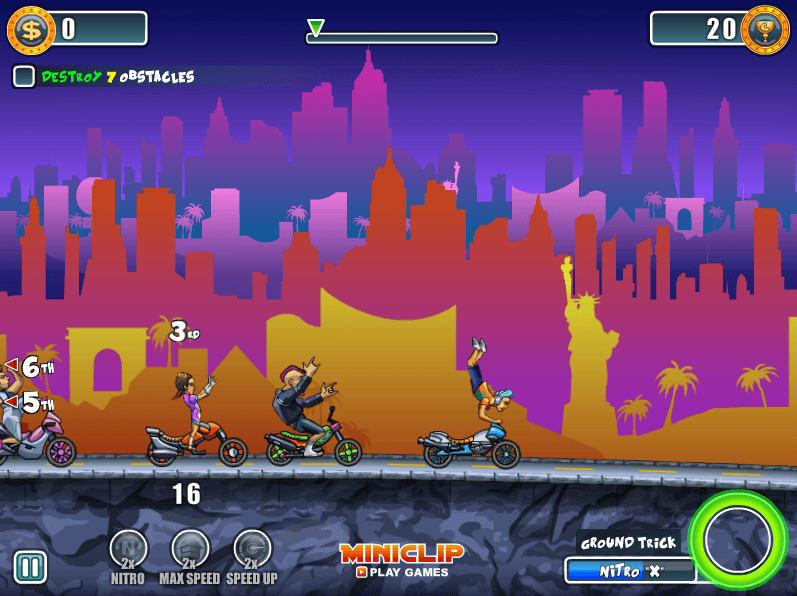Activate the 2x Nitro power-up
The height and width of the screenshot is (596, 797).
(128, 550)
